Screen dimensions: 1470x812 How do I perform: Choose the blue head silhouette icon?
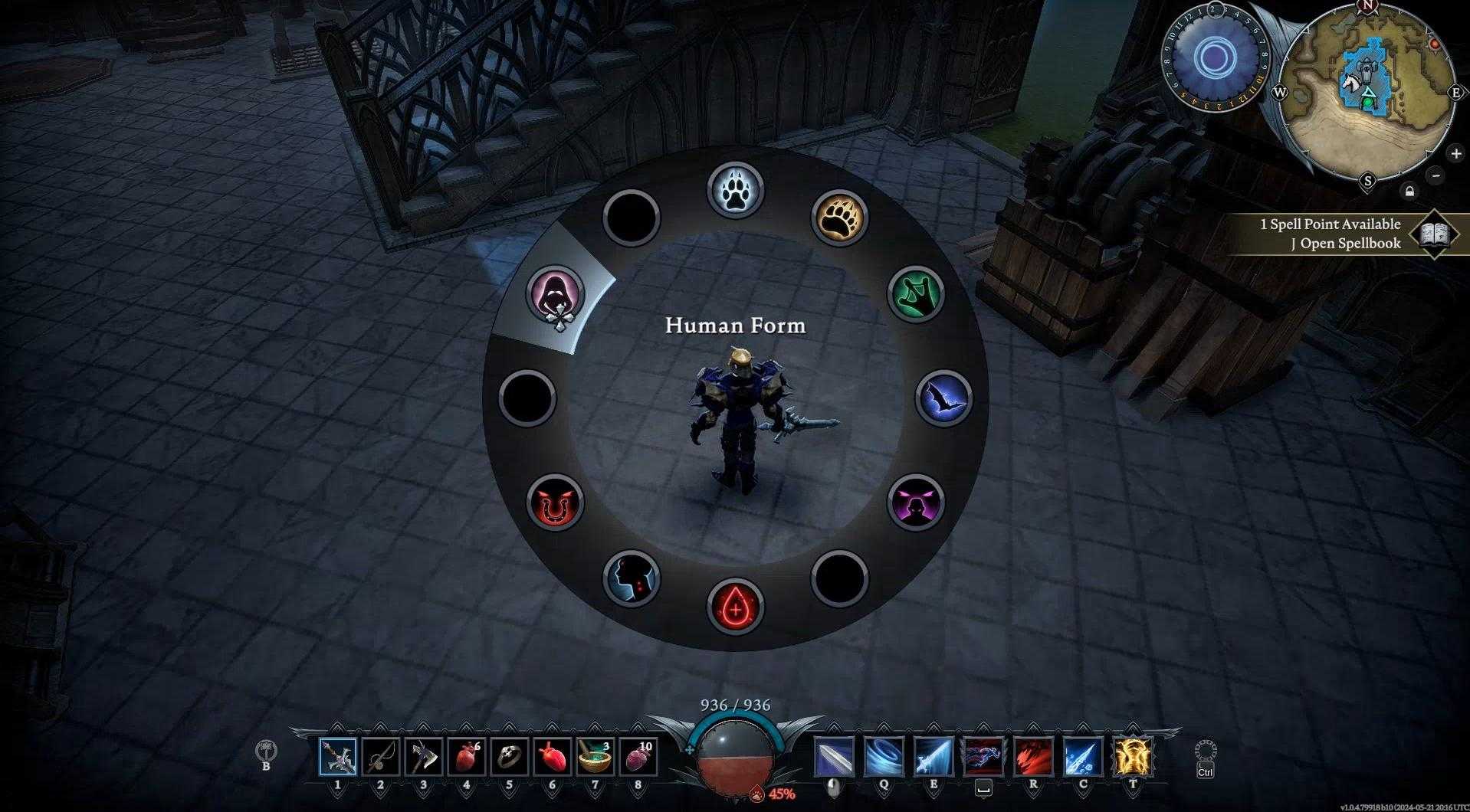point(632,578)
